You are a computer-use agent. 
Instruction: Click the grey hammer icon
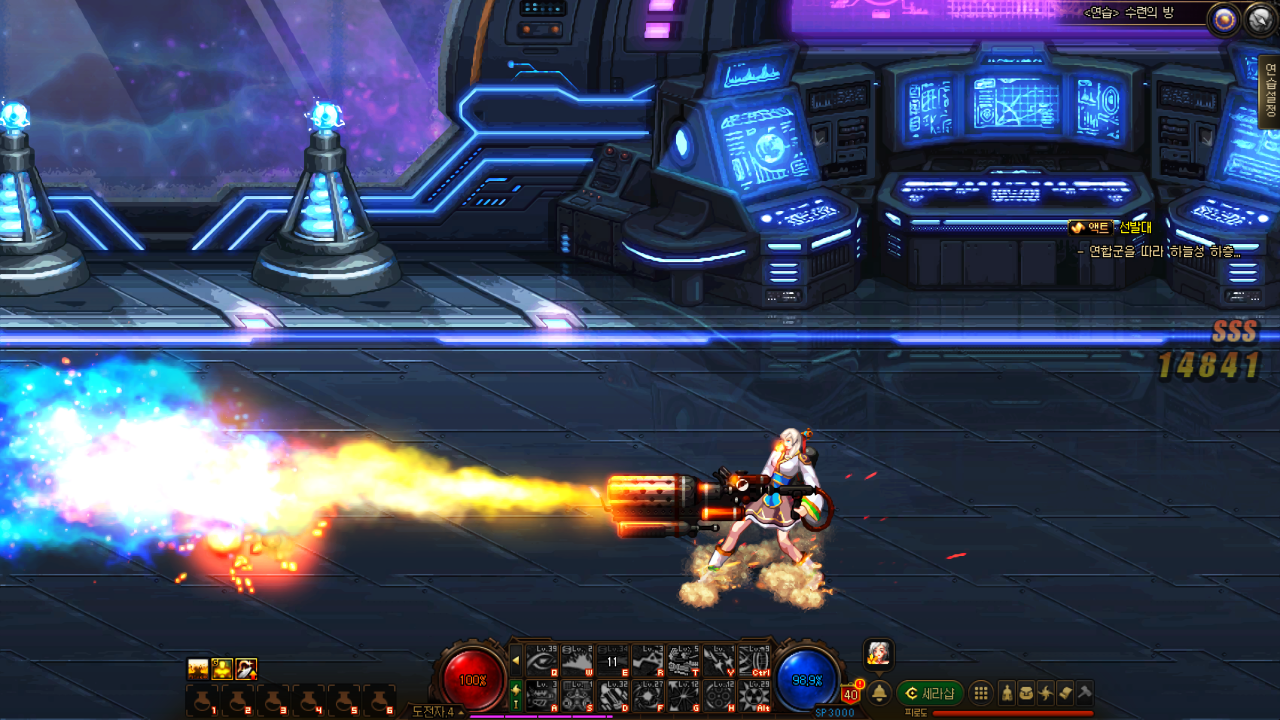coord(1084,693)
